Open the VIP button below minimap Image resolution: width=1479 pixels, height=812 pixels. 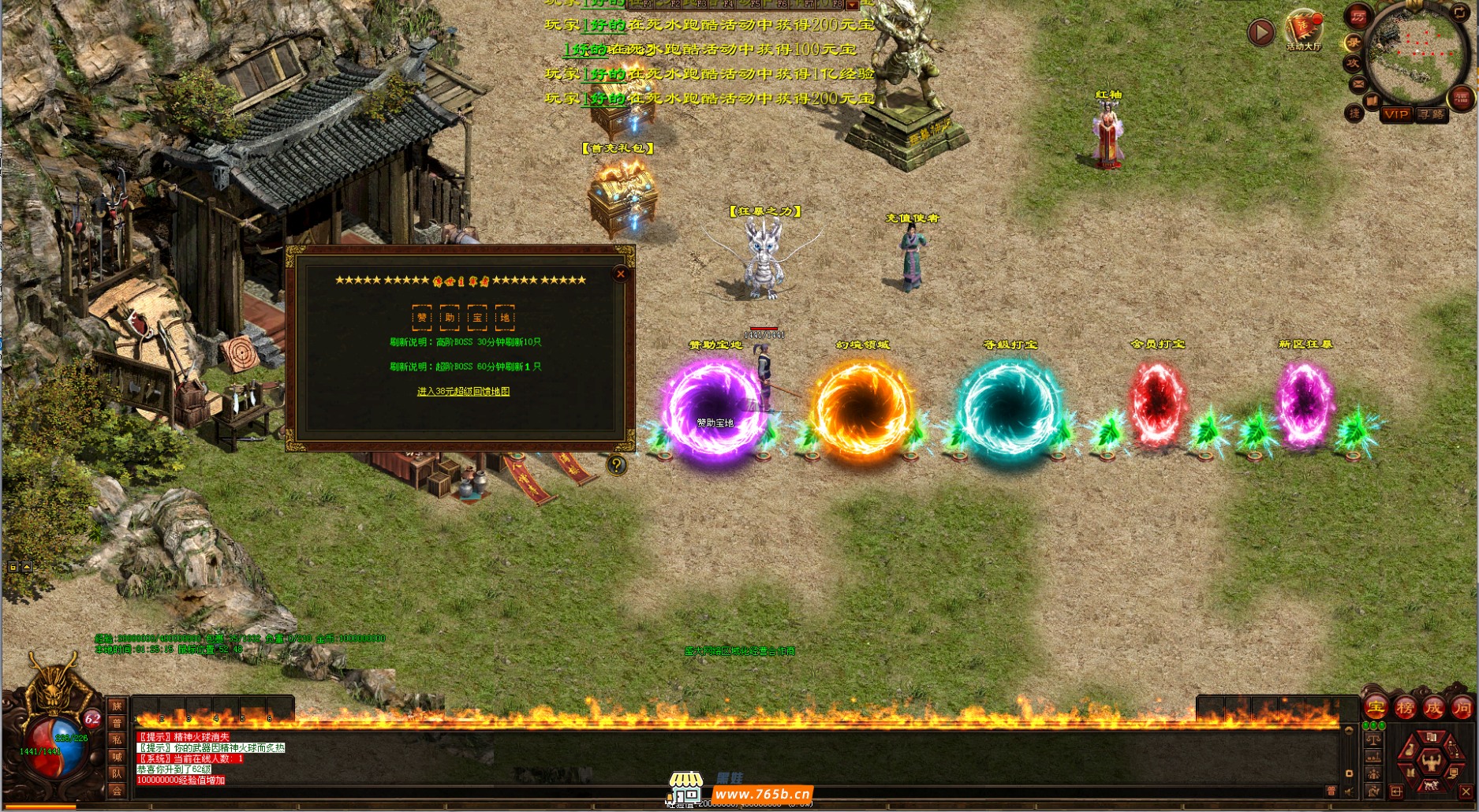point(1395,114)
